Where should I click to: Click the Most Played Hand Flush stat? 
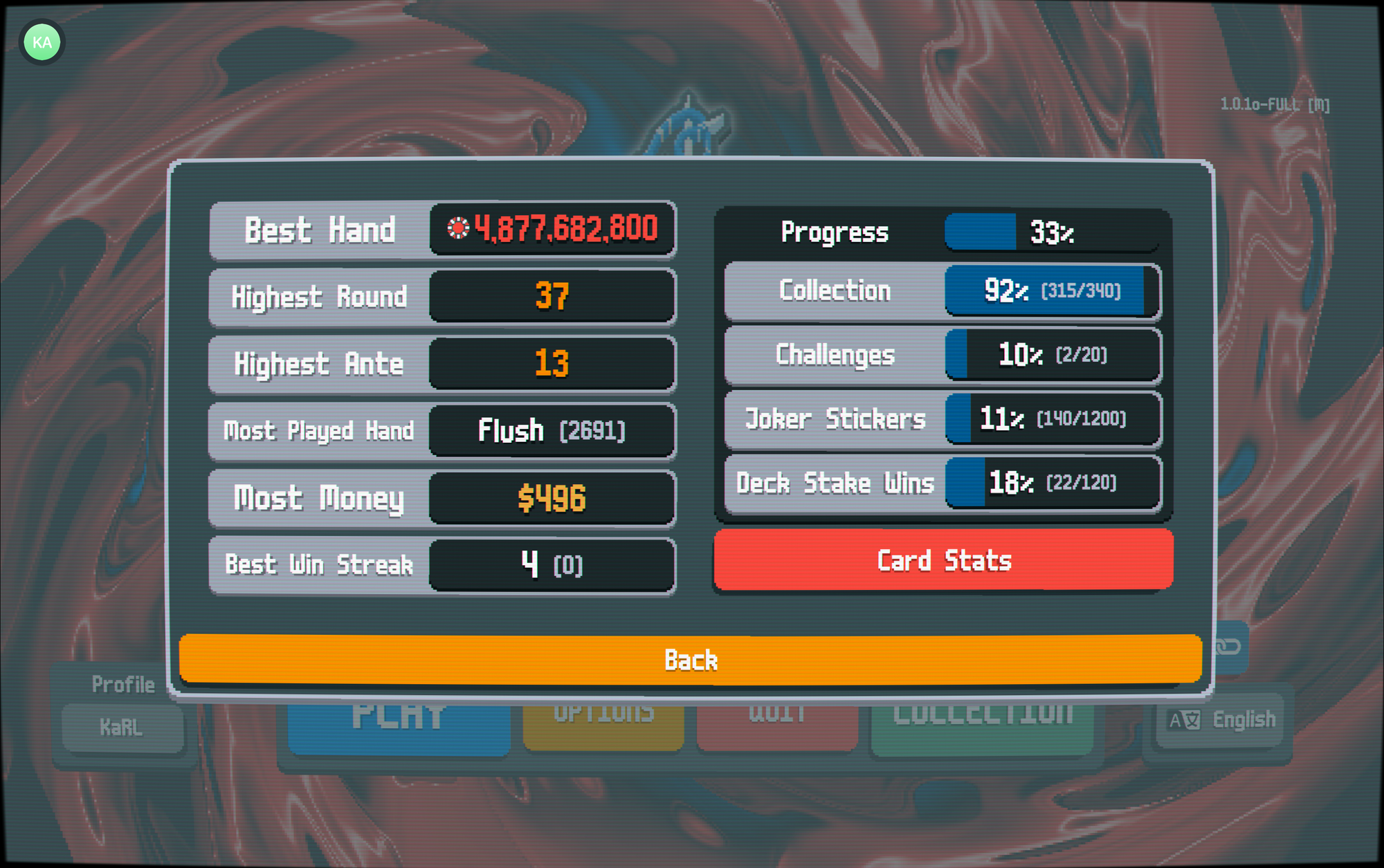tap(552, 430)
